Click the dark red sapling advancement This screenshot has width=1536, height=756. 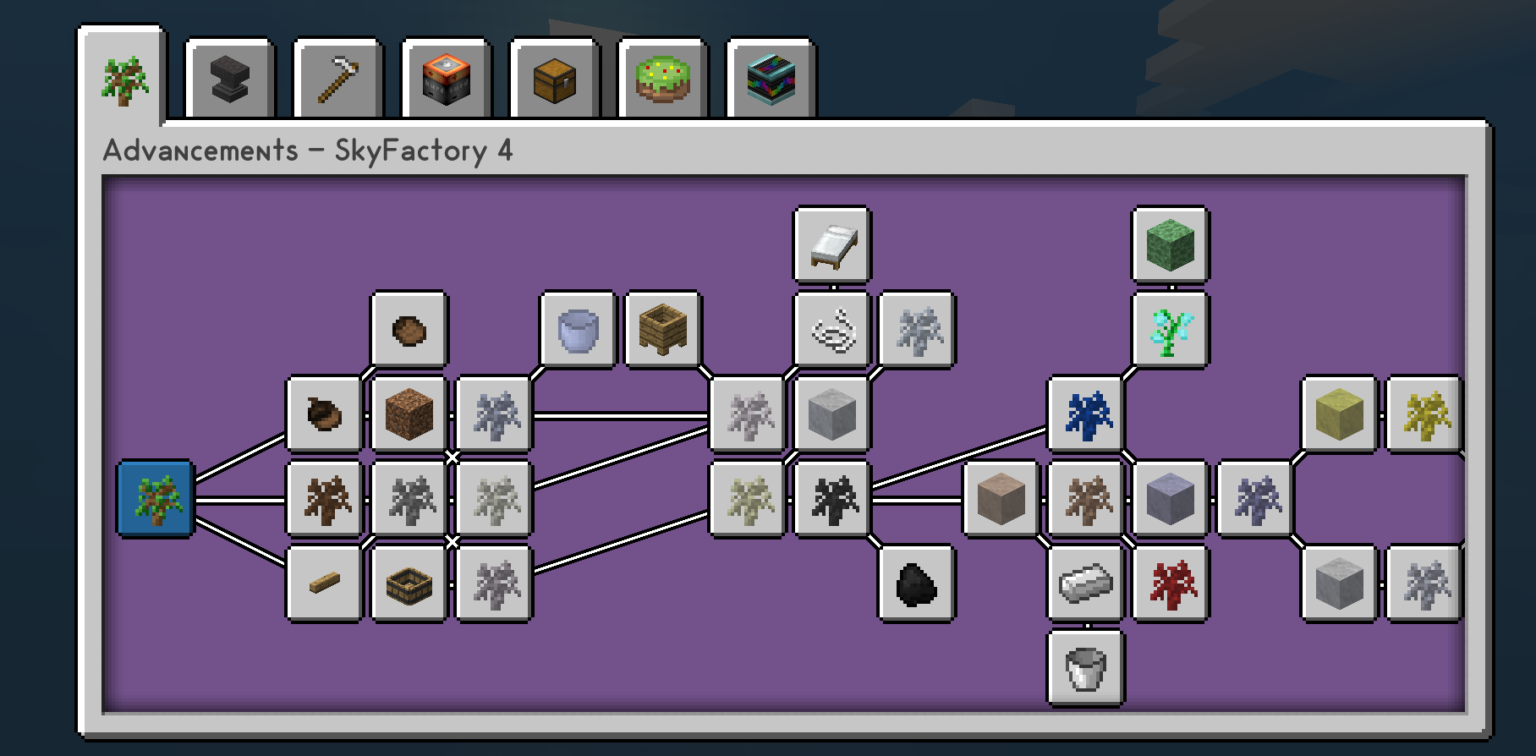coord(1169,584)
